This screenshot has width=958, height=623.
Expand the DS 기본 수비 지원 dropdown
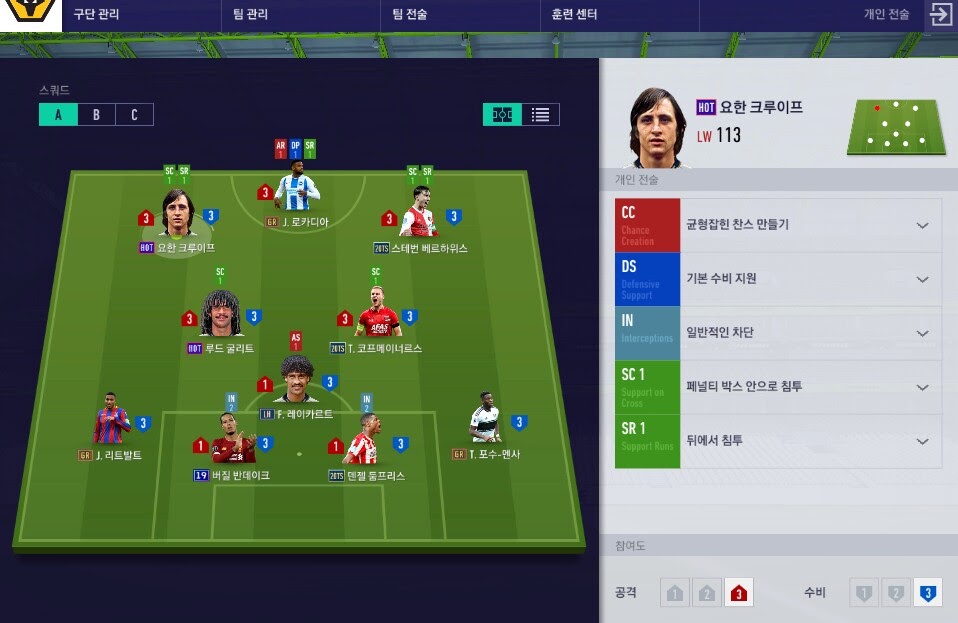921,279
